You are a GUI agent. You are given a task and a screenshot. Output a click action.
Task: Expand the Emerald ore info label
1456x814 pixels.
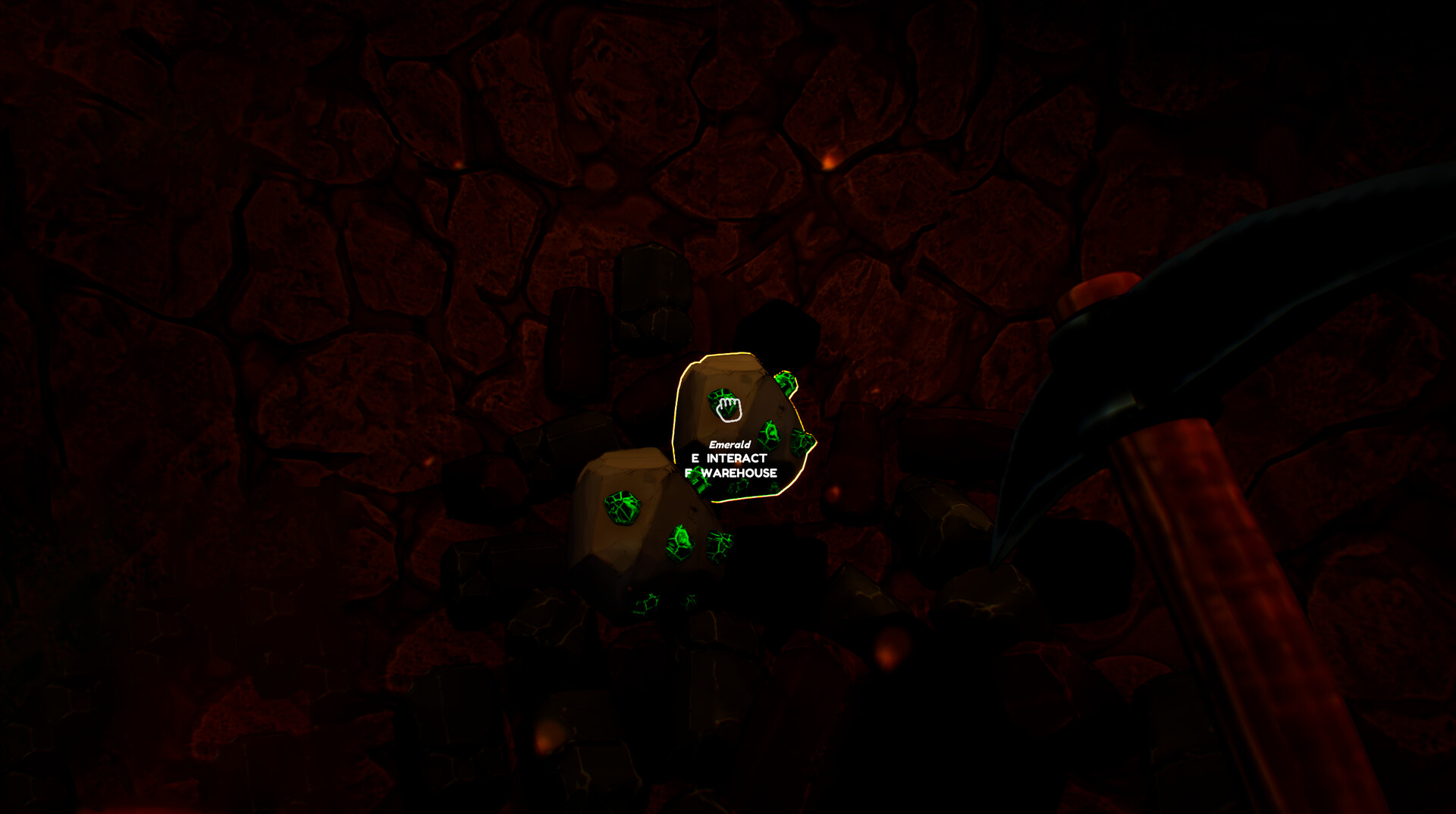pos(730,445)
